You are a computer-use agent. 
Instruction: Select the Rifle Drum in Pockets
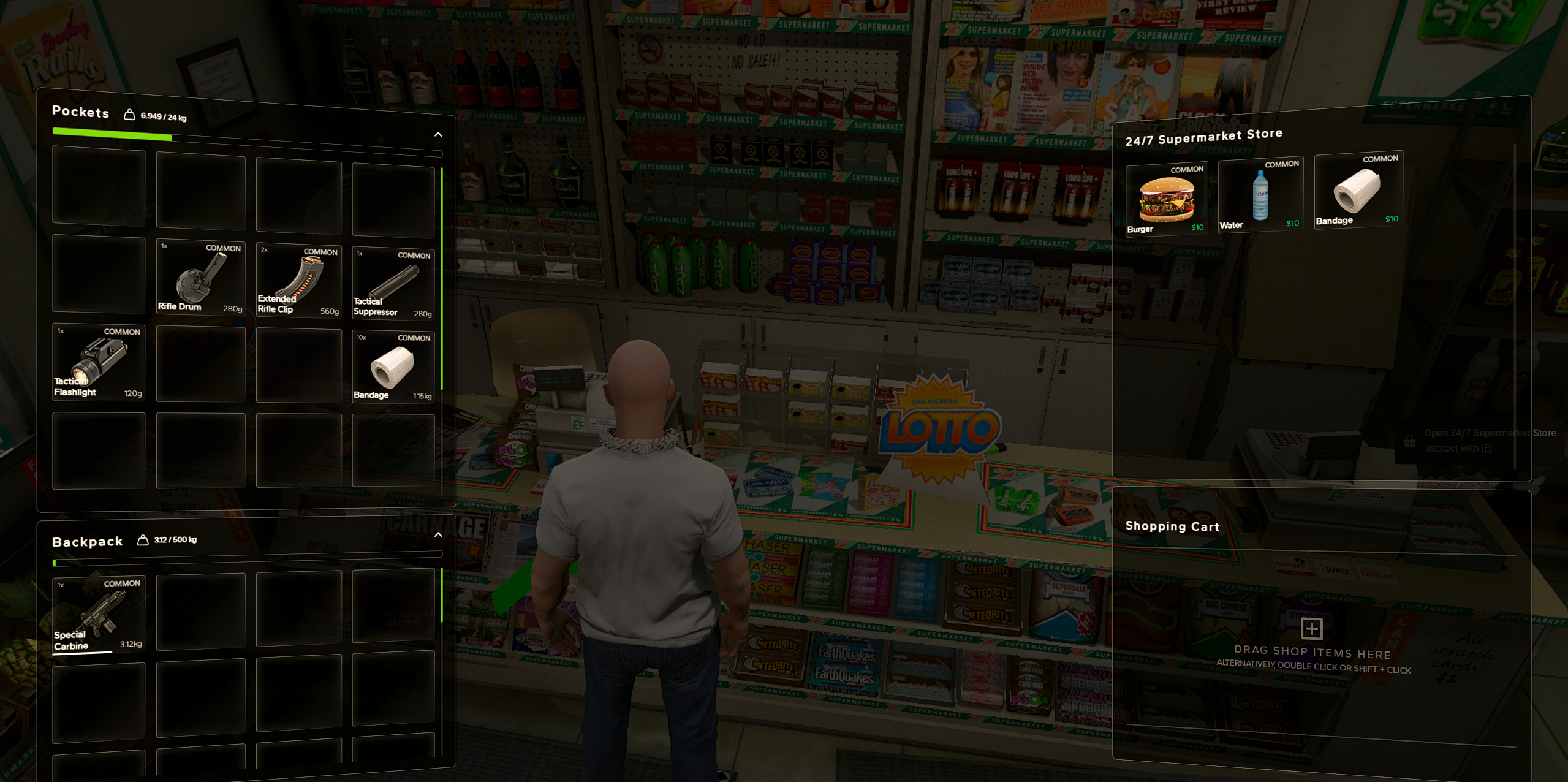200,277
